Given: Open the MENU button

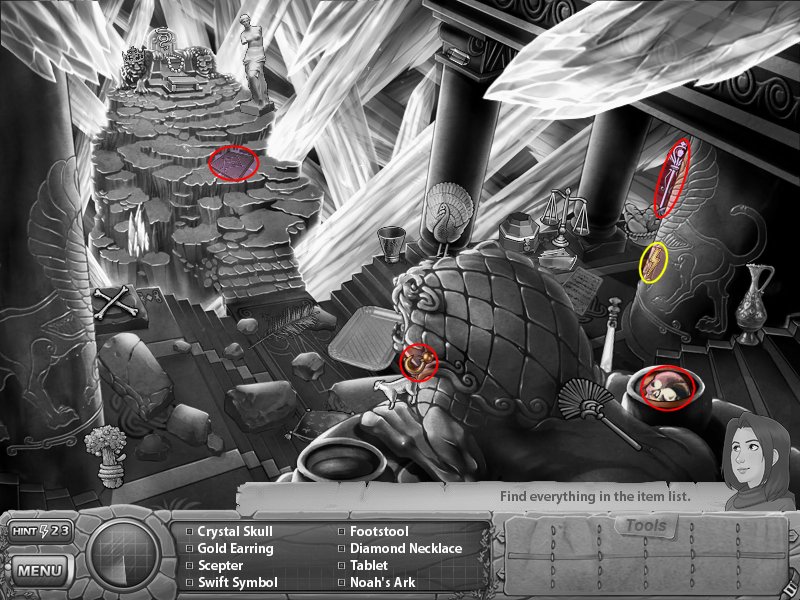Looking at the screenshot, I should (x=40, y=572).
